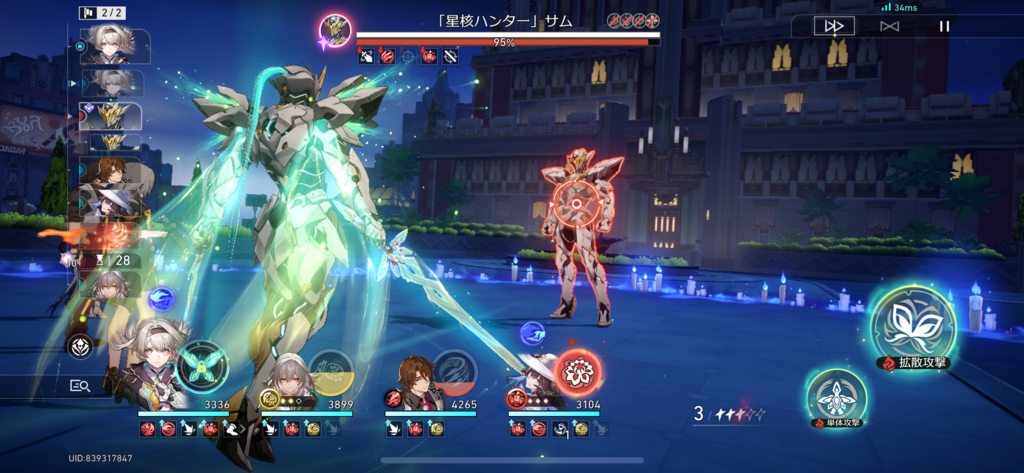
Task: Use the 単体攻撃 basic attack
Action: point(835,397)
